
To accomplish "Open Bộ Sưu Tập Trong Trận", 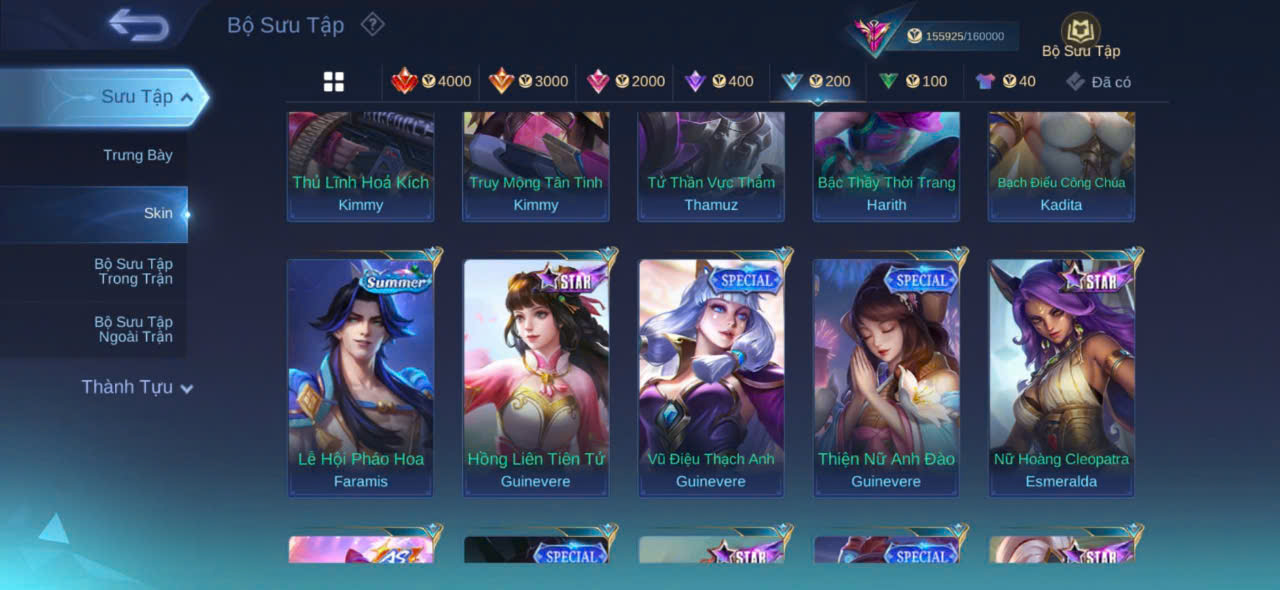I will pos(133,271).
